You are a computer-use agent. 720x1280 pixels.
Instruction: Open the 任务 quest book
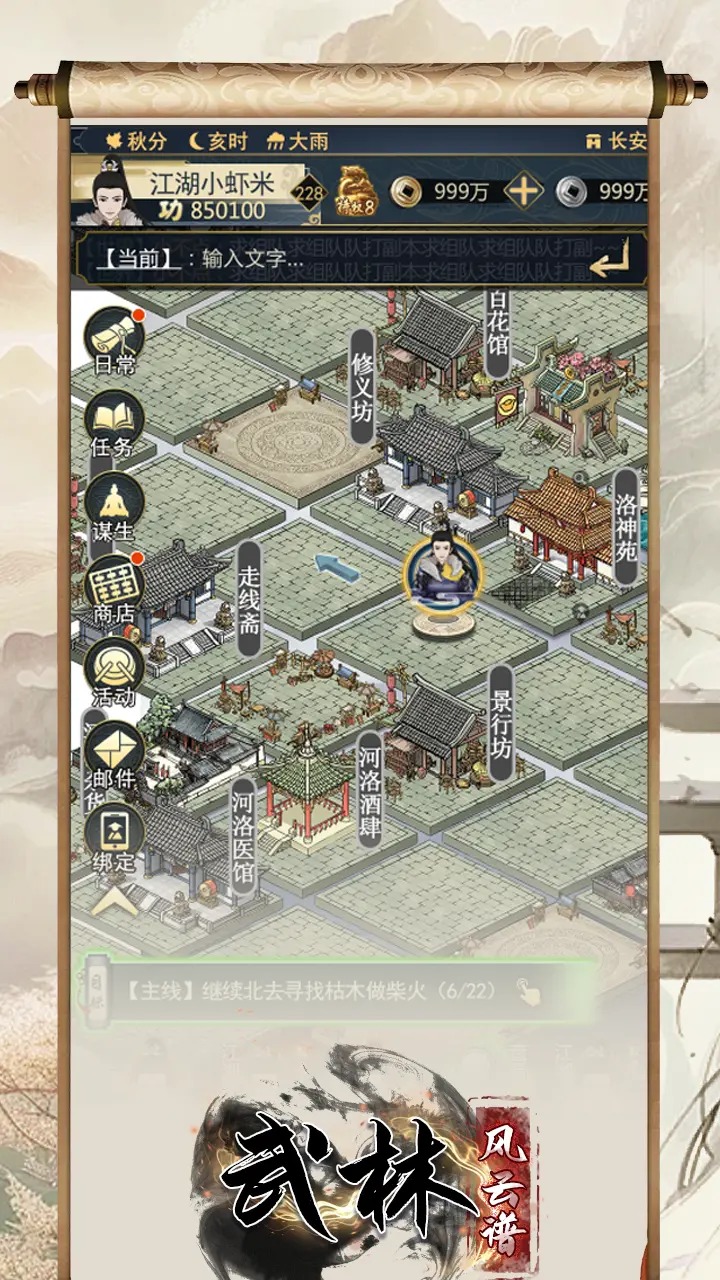coord(113,422)
